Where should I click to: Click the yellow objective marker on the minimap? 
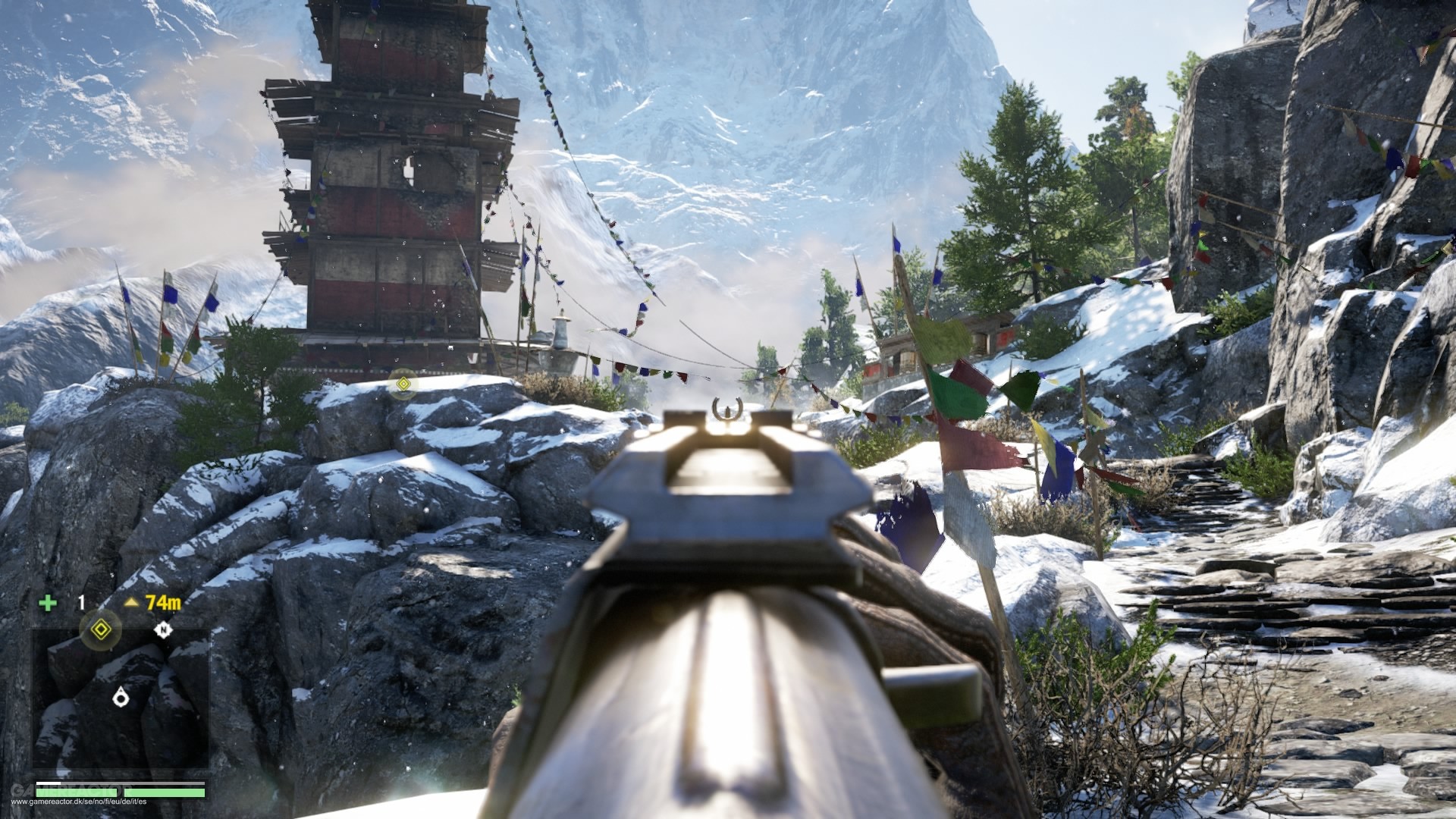99,629
